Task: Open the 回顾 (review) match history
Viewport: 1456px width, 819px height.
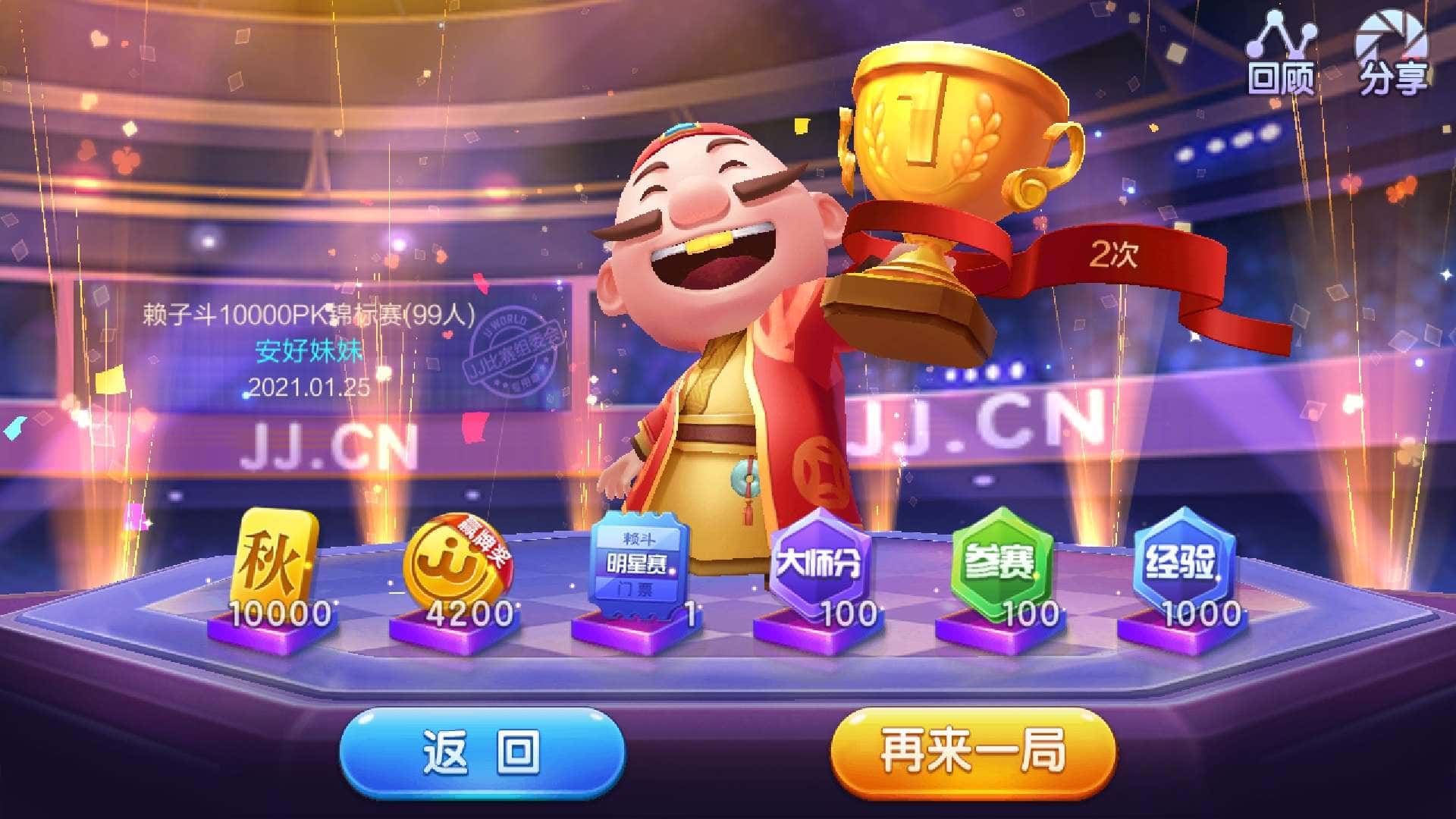Action: coord(1282,57)
